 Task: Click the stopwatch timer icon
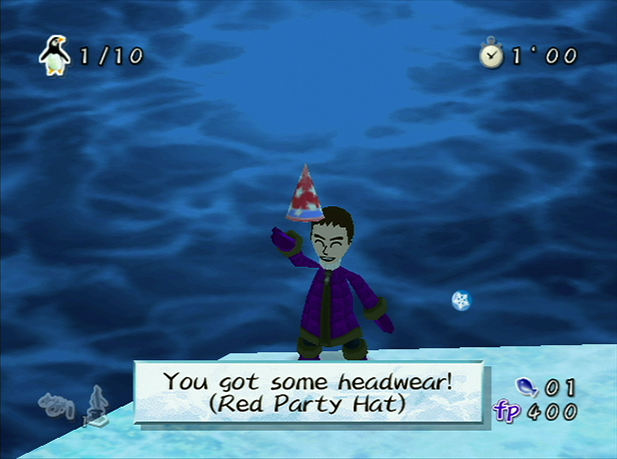pos(492,56)
